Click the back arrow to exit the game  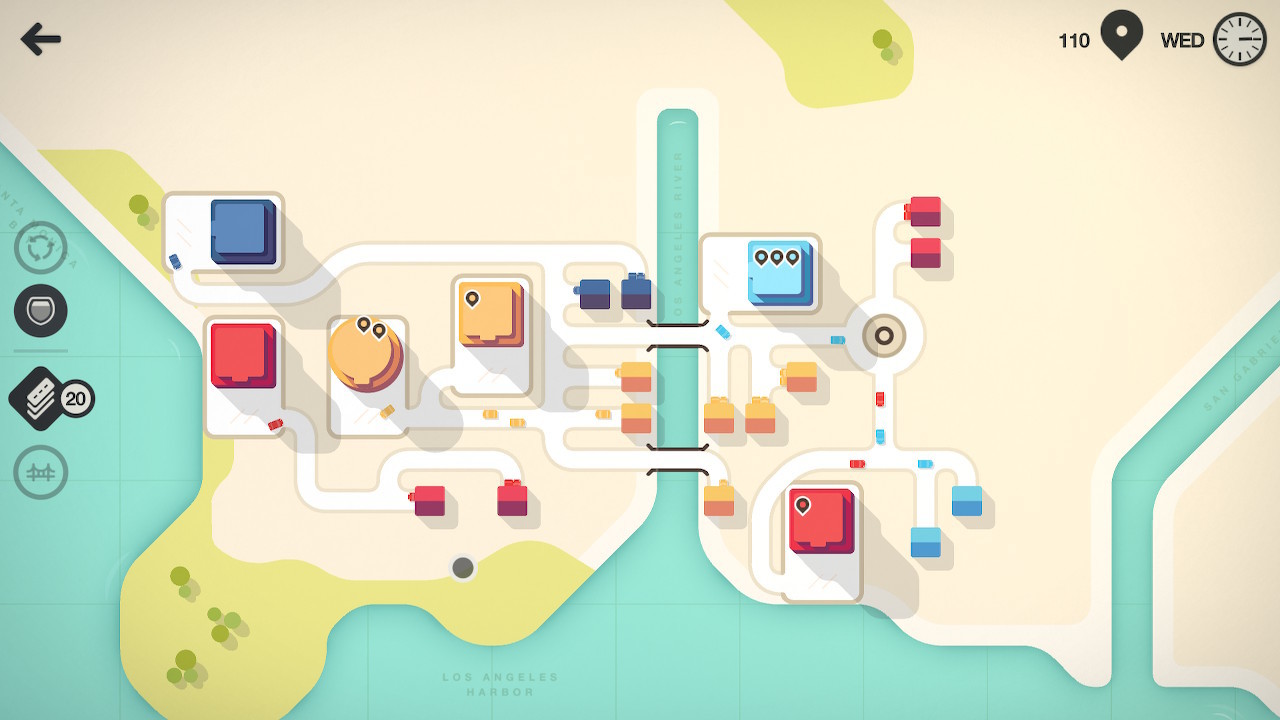coord(39,40)
